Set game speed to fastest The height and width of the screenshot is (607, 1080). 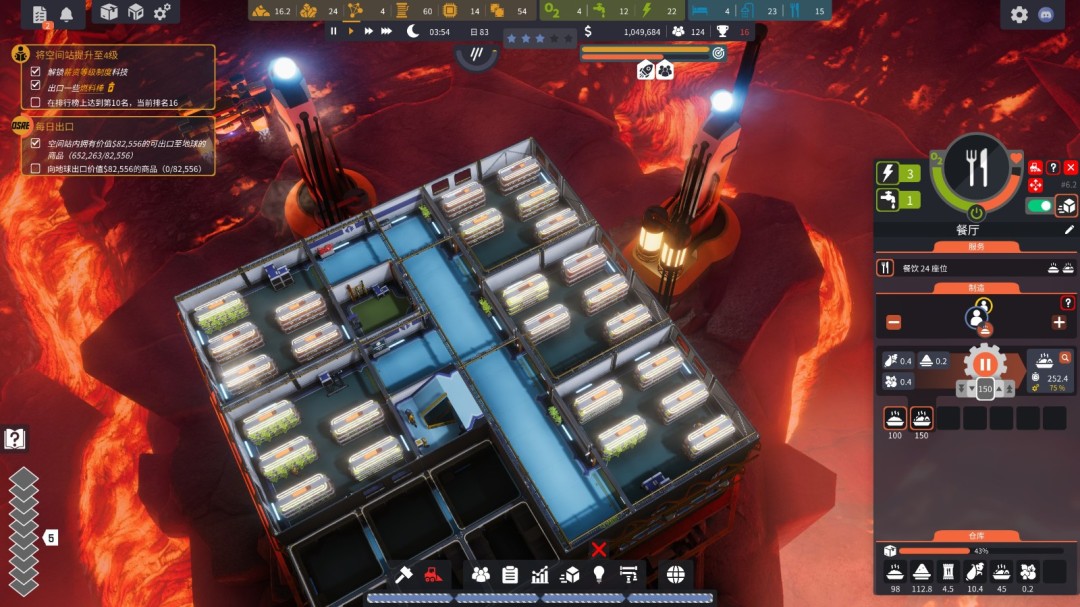point(386,31)
